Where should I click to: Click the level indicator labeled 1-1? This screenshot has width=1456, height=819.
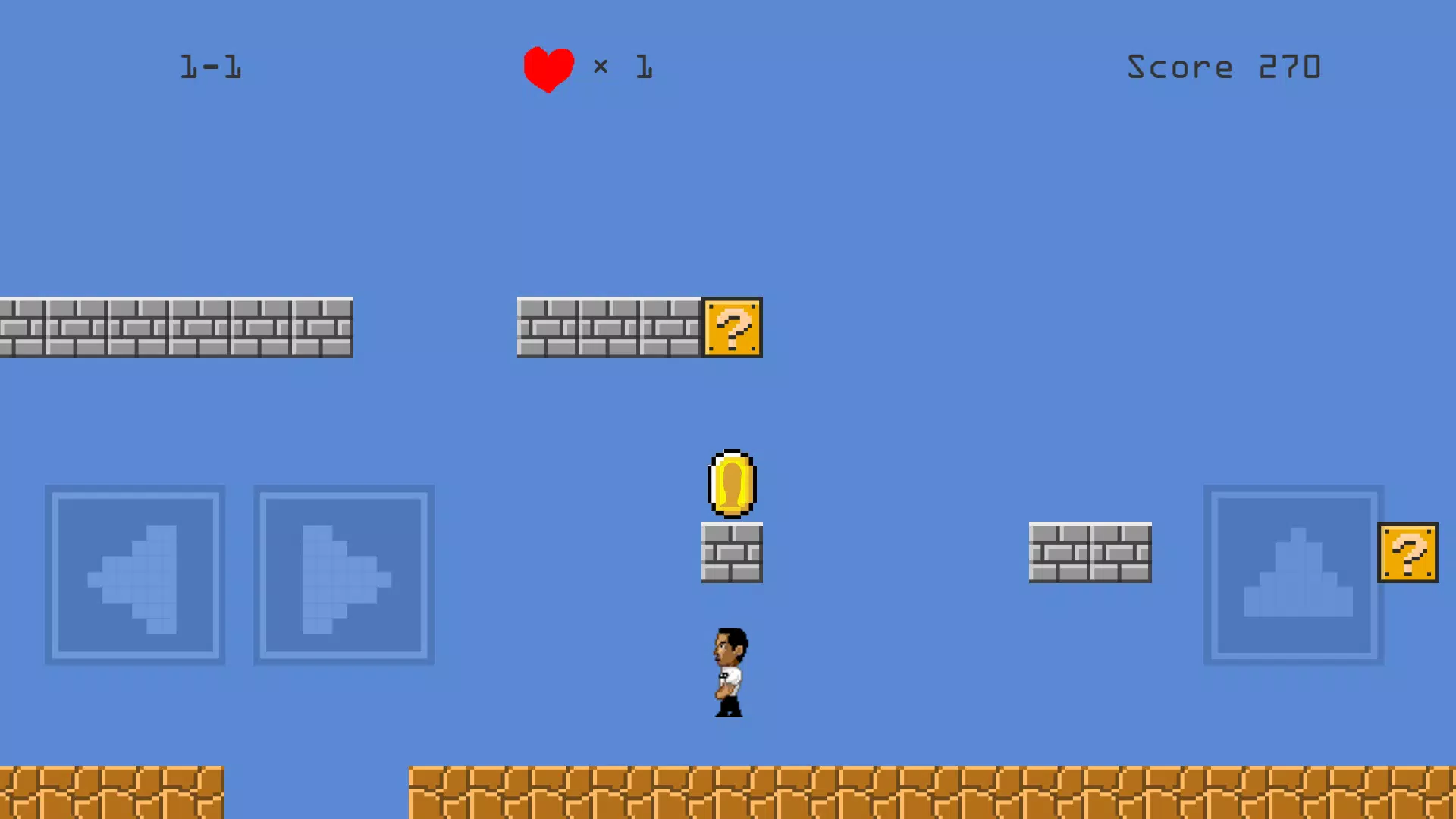coord(211,67)
